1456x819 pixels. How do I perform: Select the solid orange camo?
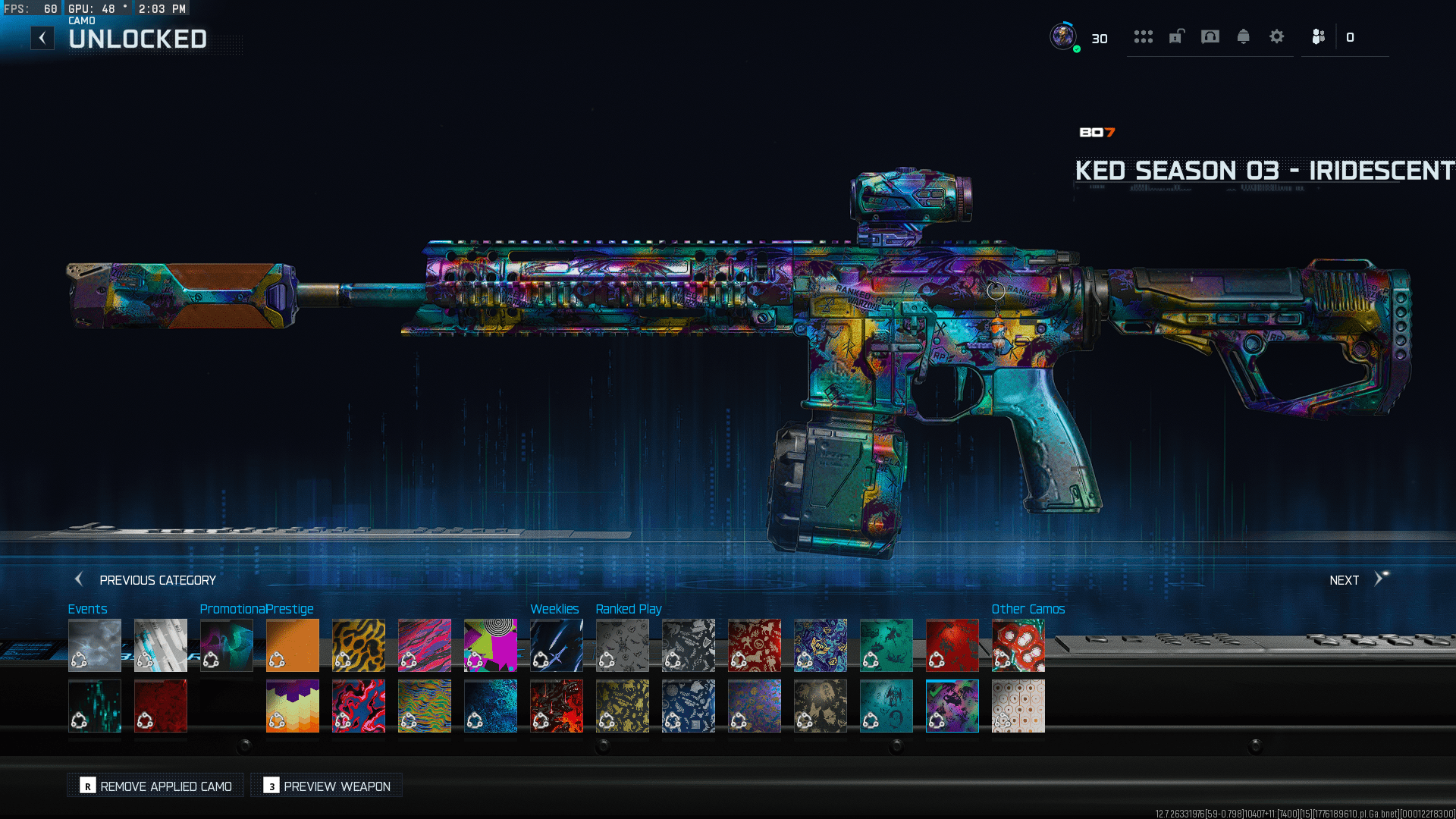tap(293, 645)
